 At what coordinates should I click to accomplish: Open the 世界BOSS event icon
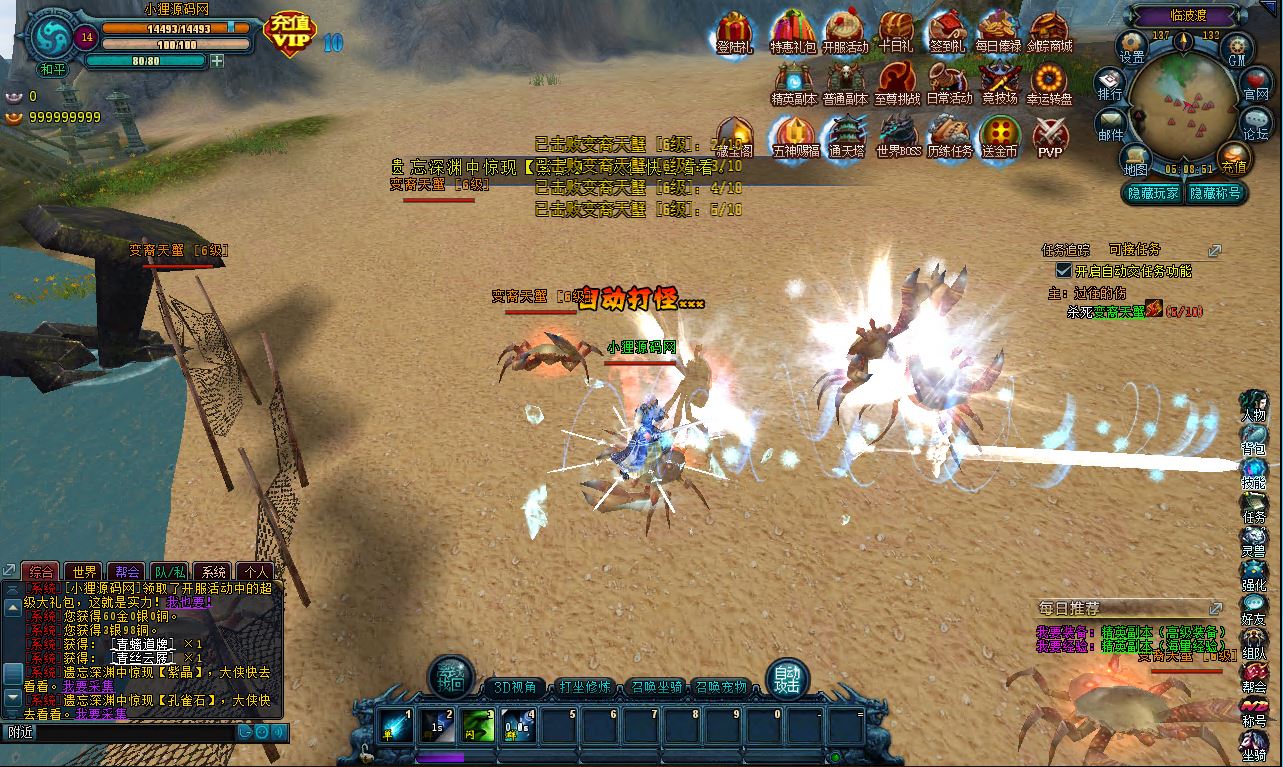click(897, 136)
